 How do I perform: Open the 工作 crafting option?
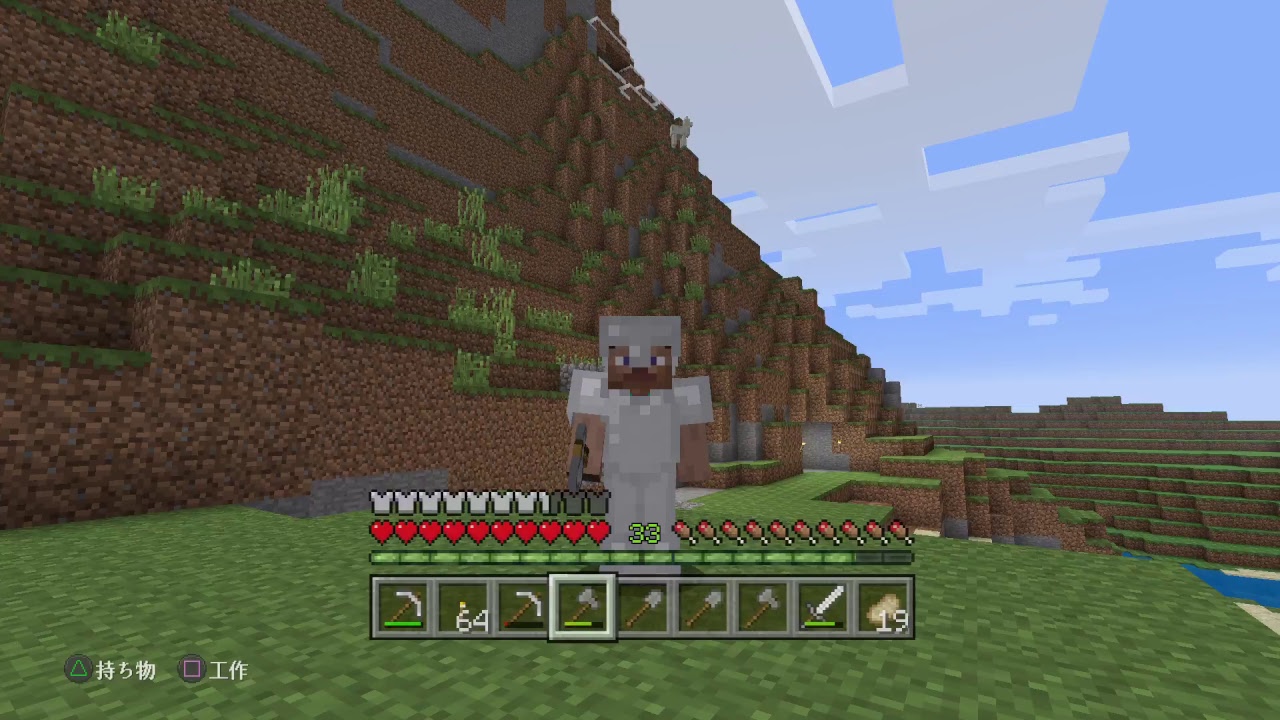pyautogui.click(x=232, y=671)
